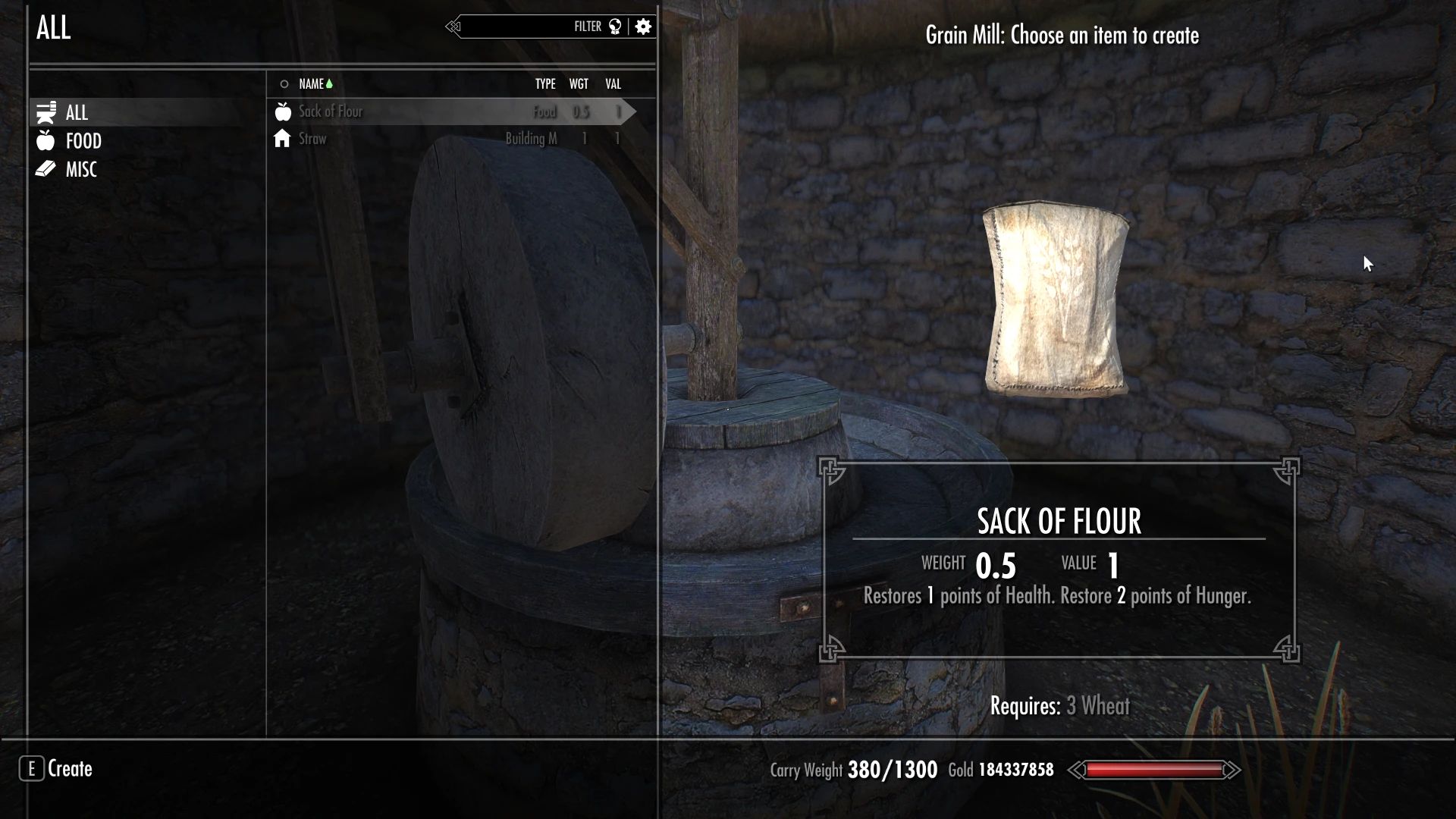Click the right chevron of the quantity bar

coord(1234,769)
